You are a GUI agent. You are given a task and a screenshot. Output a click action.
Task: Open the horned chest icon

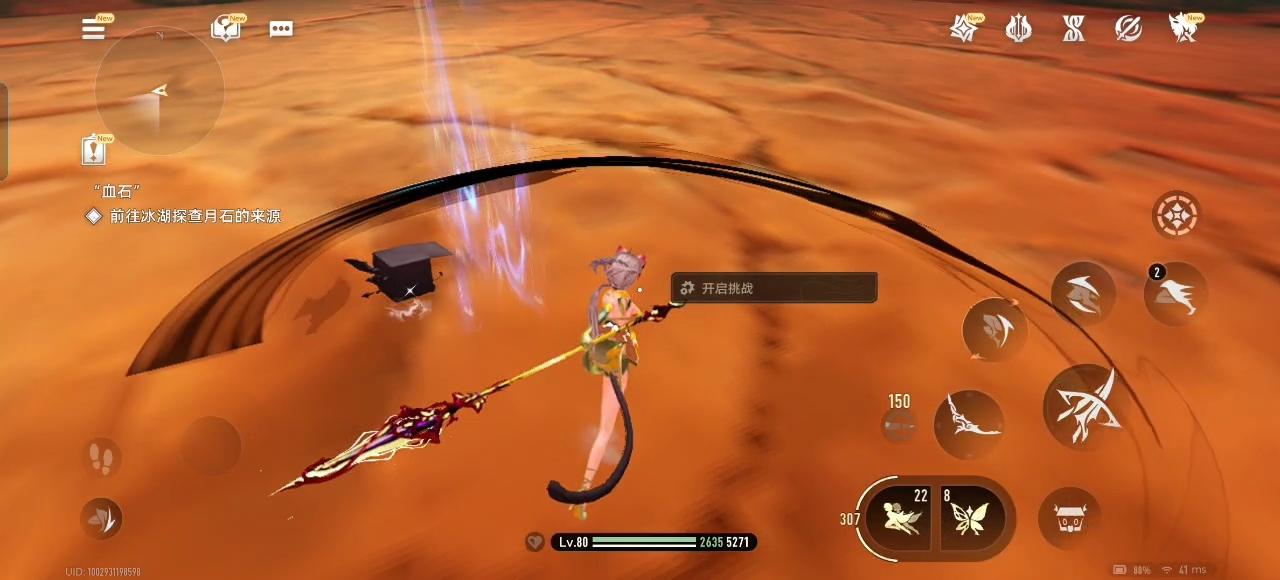1069,518
